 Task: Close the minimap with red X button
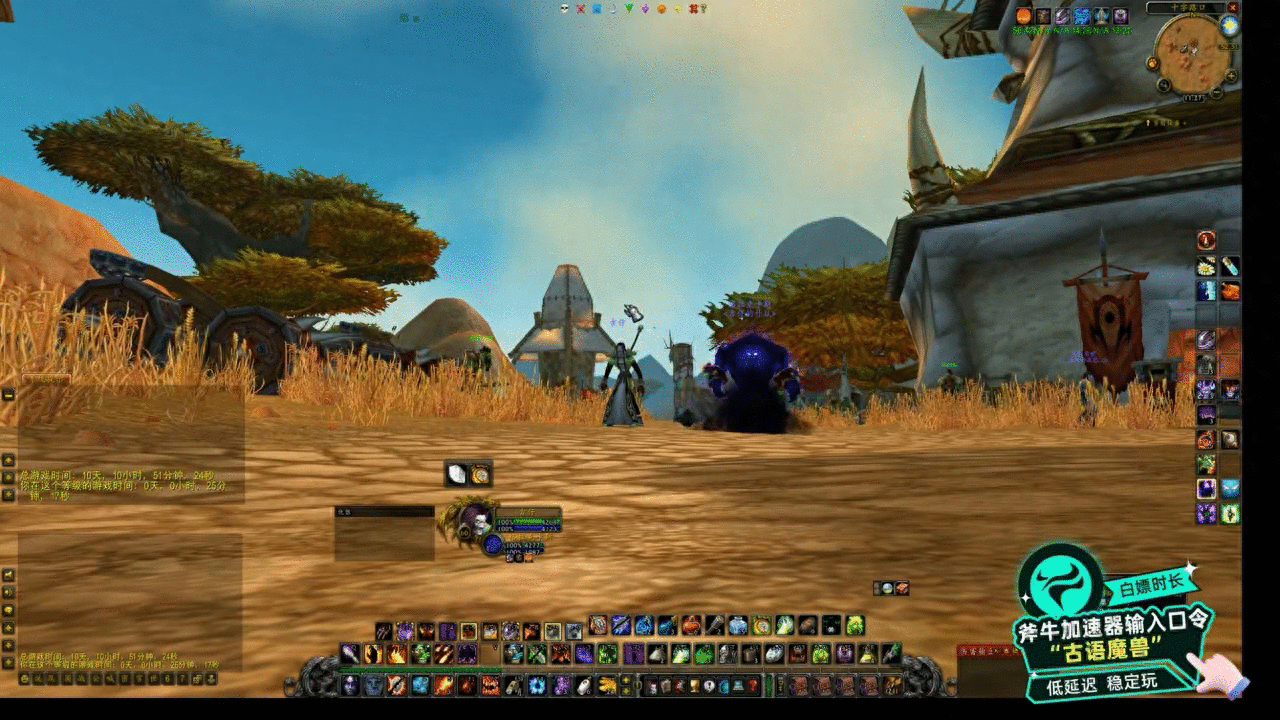[x=1232, y=7]
